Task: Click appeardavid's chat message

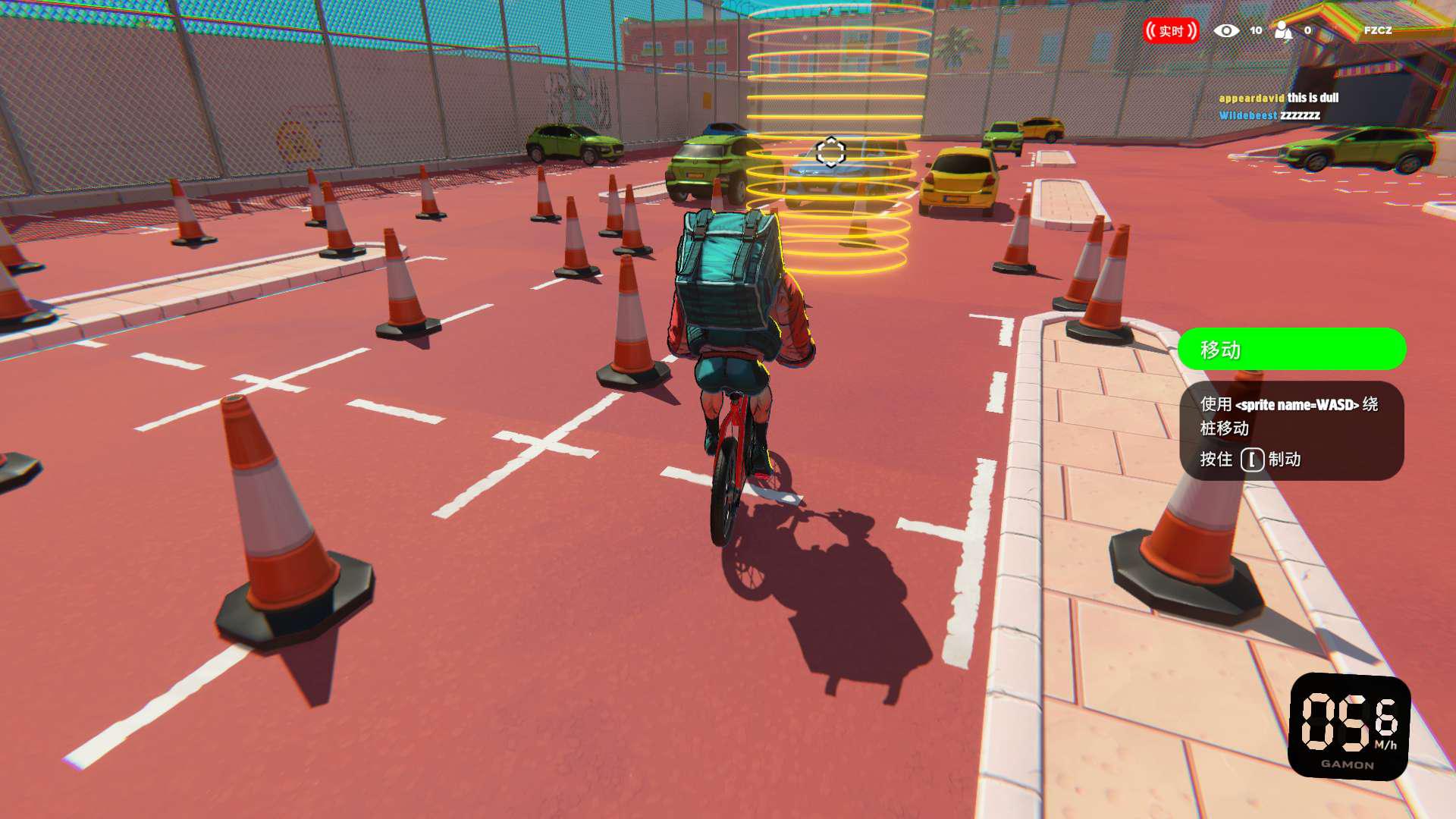Action: pos(1279,98)
